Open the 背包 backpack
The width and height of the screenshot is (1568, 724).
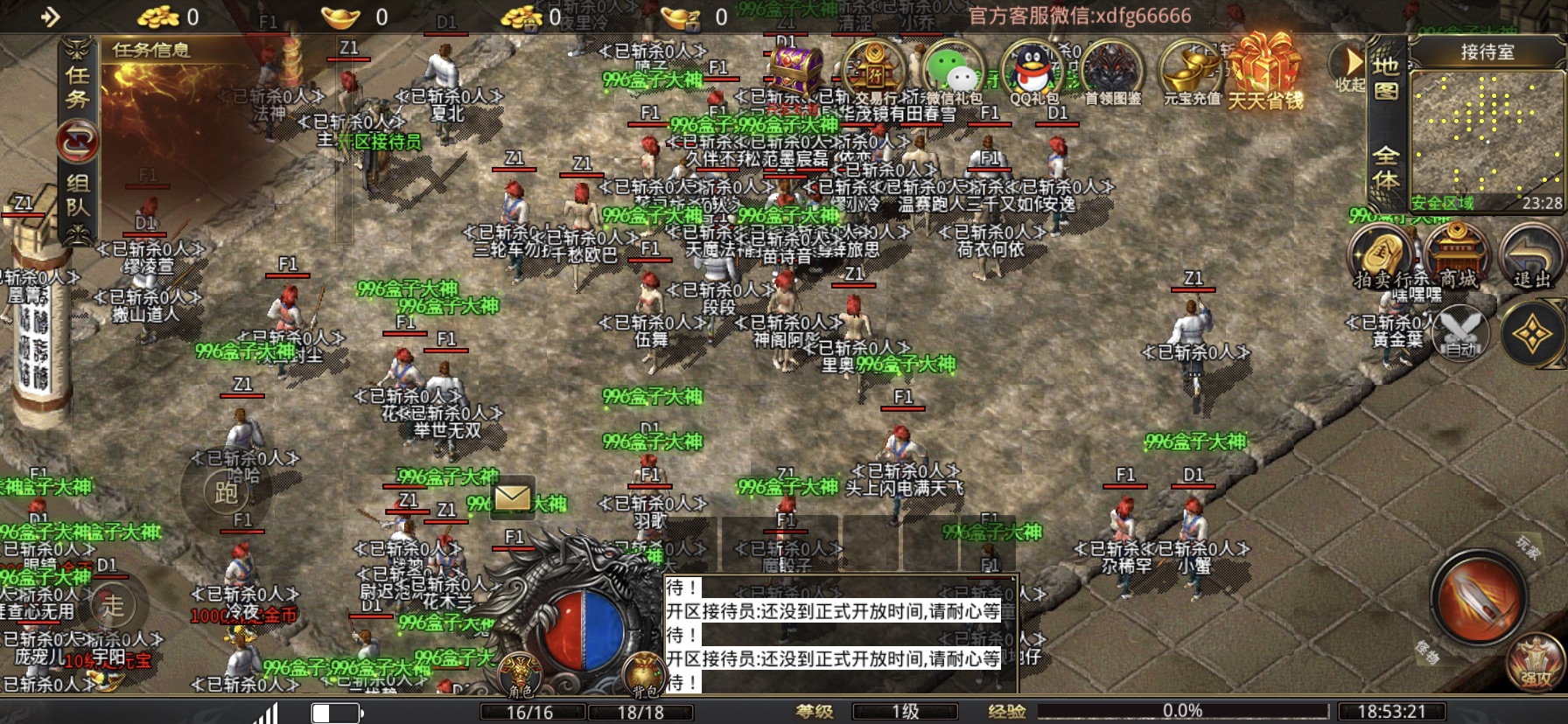click(x=644, y=676)
